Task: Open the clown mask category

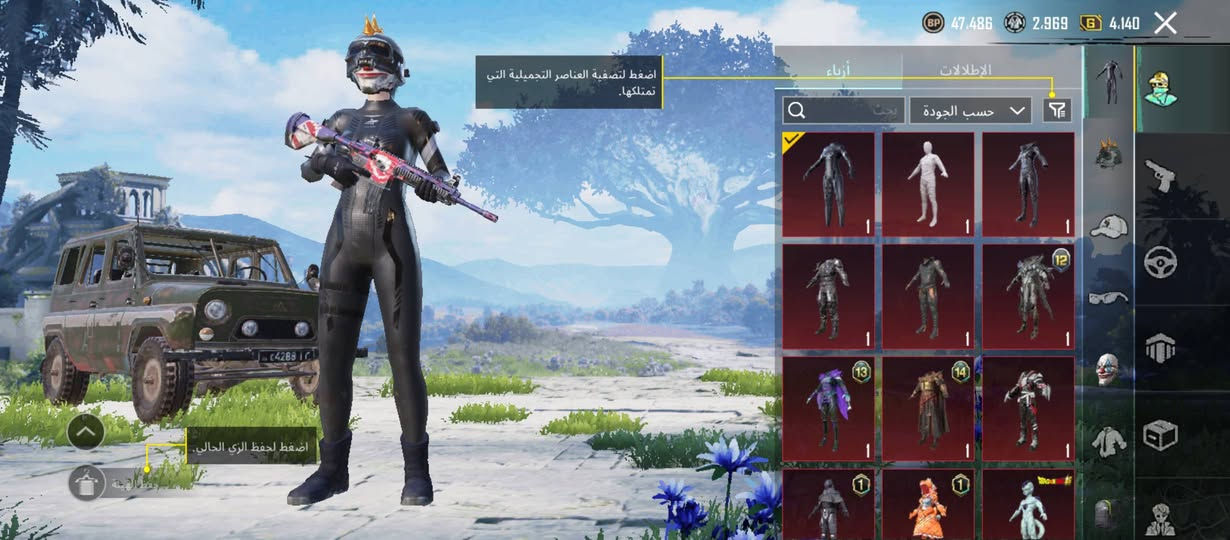Action: pyautogui.click(x=1108, y=368)
